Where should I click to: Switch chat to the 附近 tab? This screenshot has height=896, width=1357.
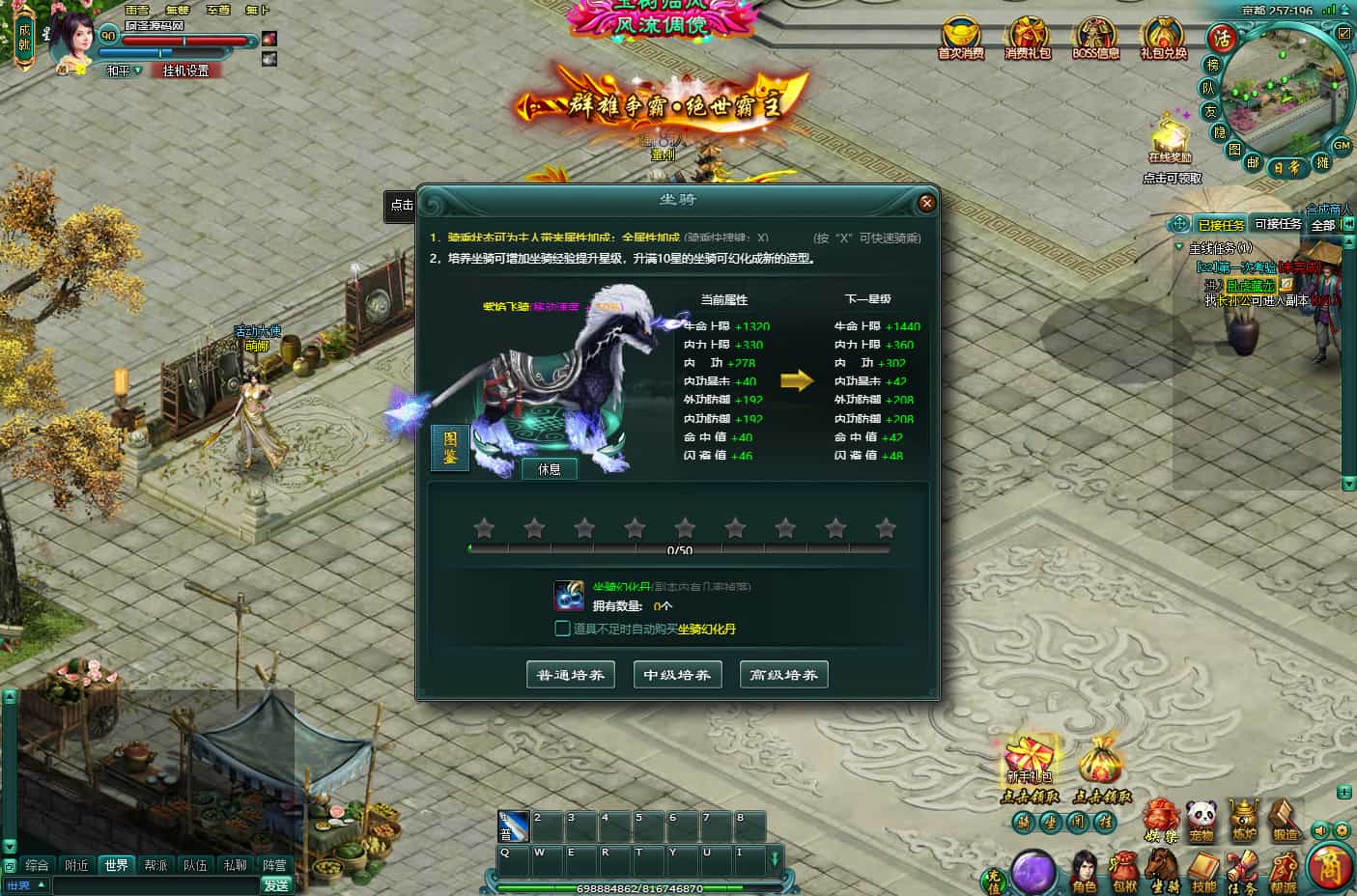coord(76,865)
